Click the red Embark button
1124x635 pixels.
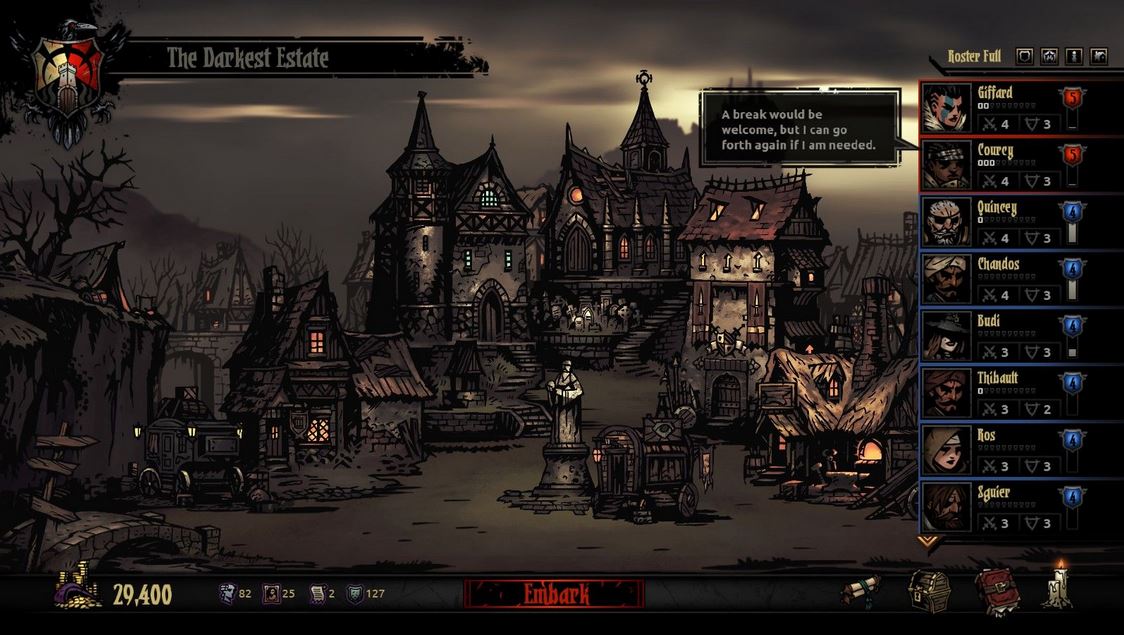(554, 594)
